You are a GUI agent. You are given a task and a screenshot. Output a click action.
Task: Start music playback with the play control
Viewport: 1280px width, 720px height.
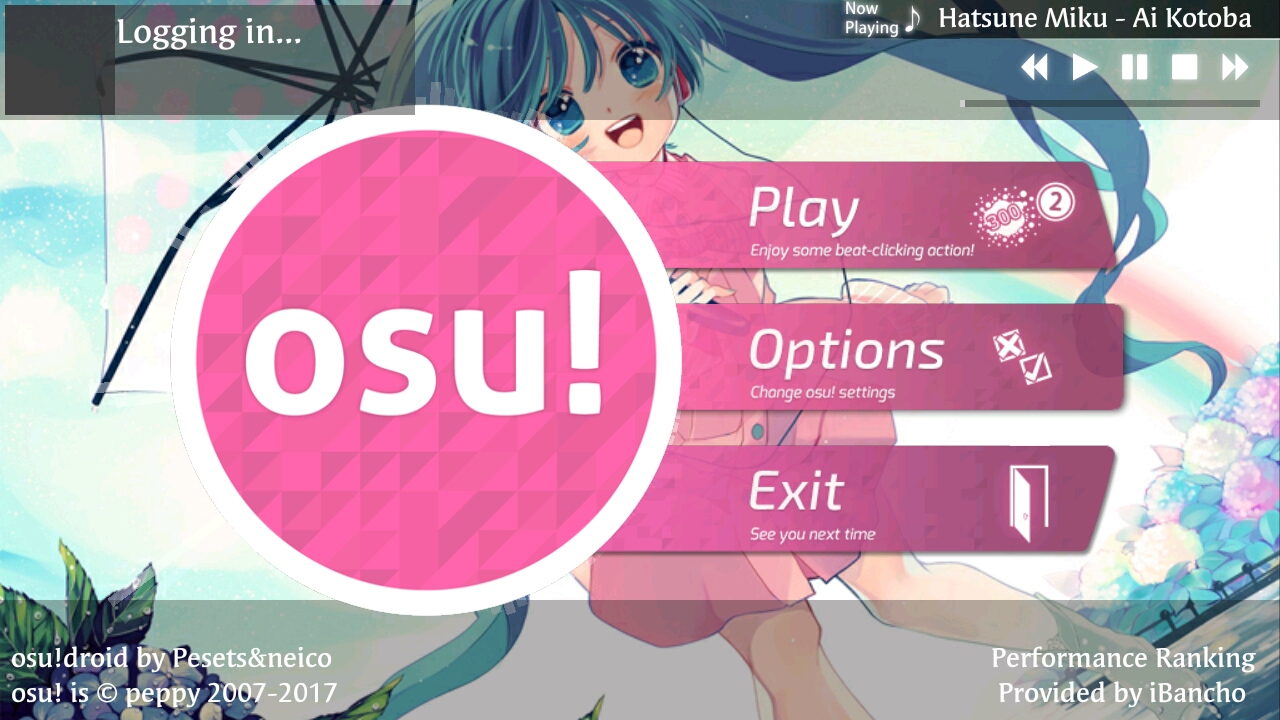pos(1086,67)
